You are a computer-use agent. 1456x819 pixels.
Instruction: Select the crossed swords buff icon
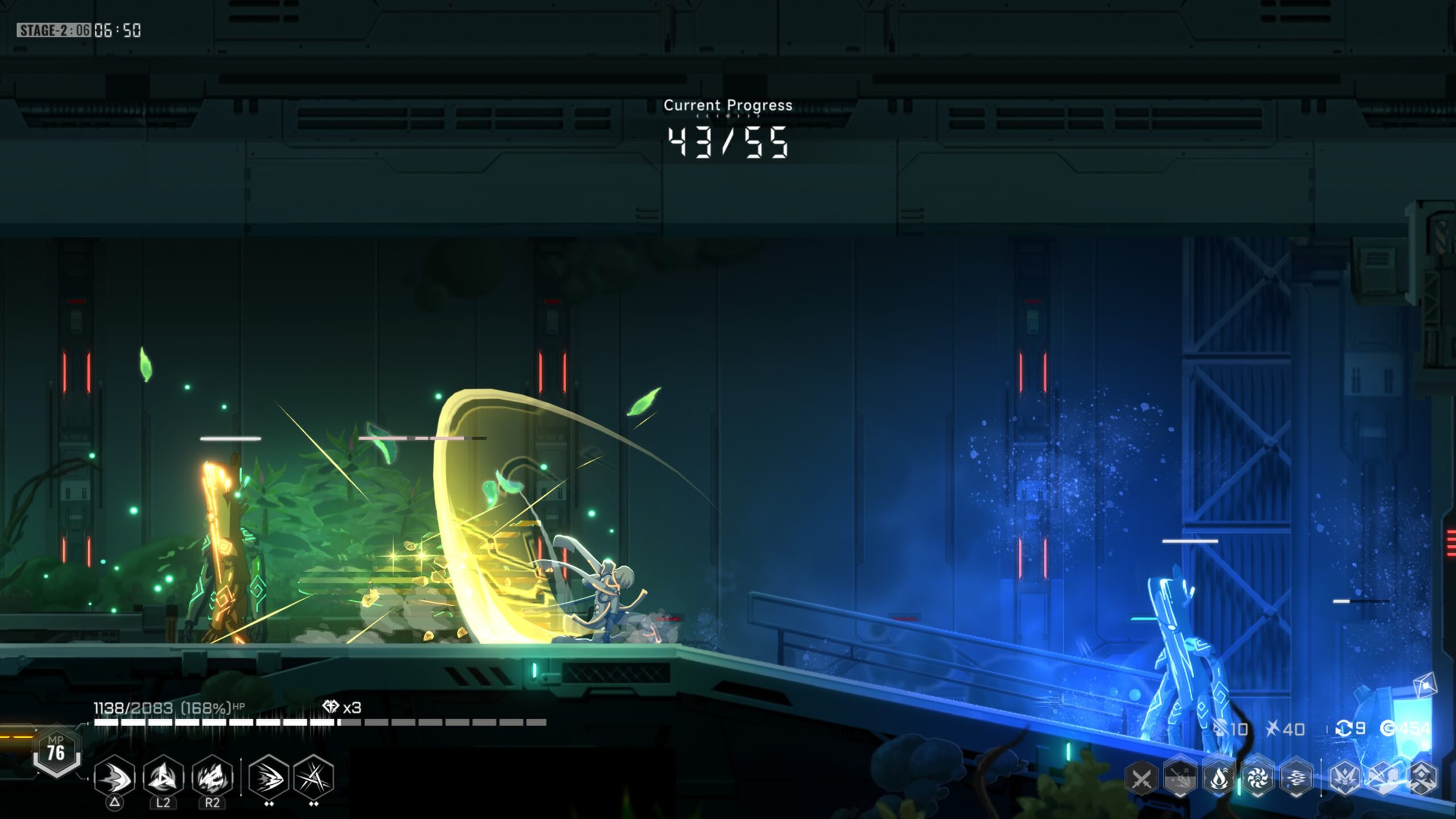1141,779
